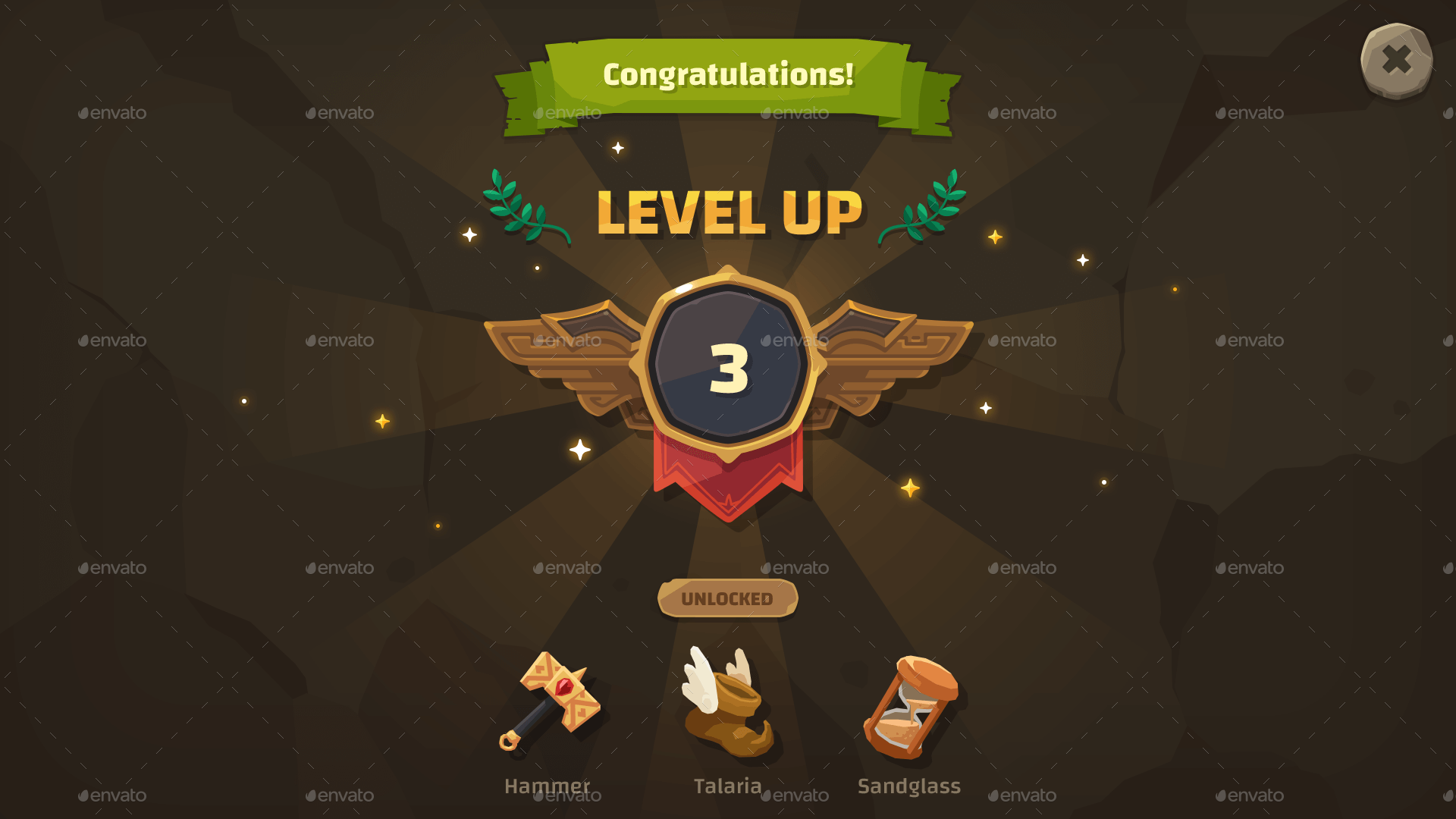Dismiss the popup with the stone X button

click(1397, 61)
